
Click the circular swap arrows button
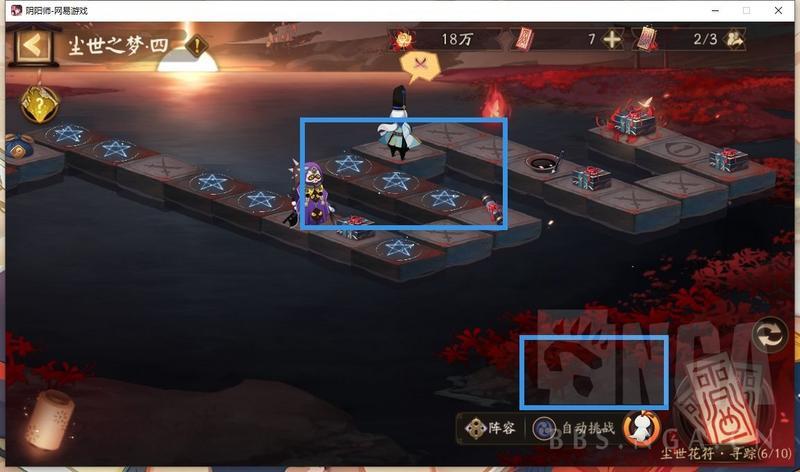tap(770, 334)
